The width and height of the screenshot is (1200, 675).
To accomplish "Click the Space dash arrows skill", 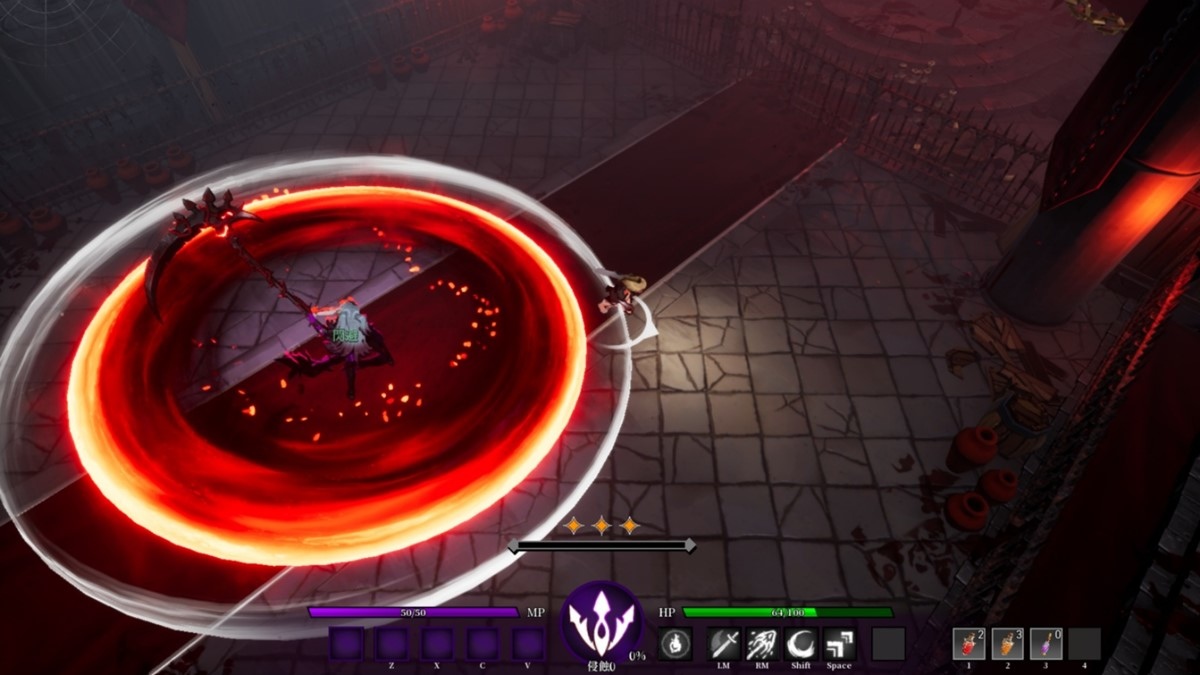I will pos(839,644).
